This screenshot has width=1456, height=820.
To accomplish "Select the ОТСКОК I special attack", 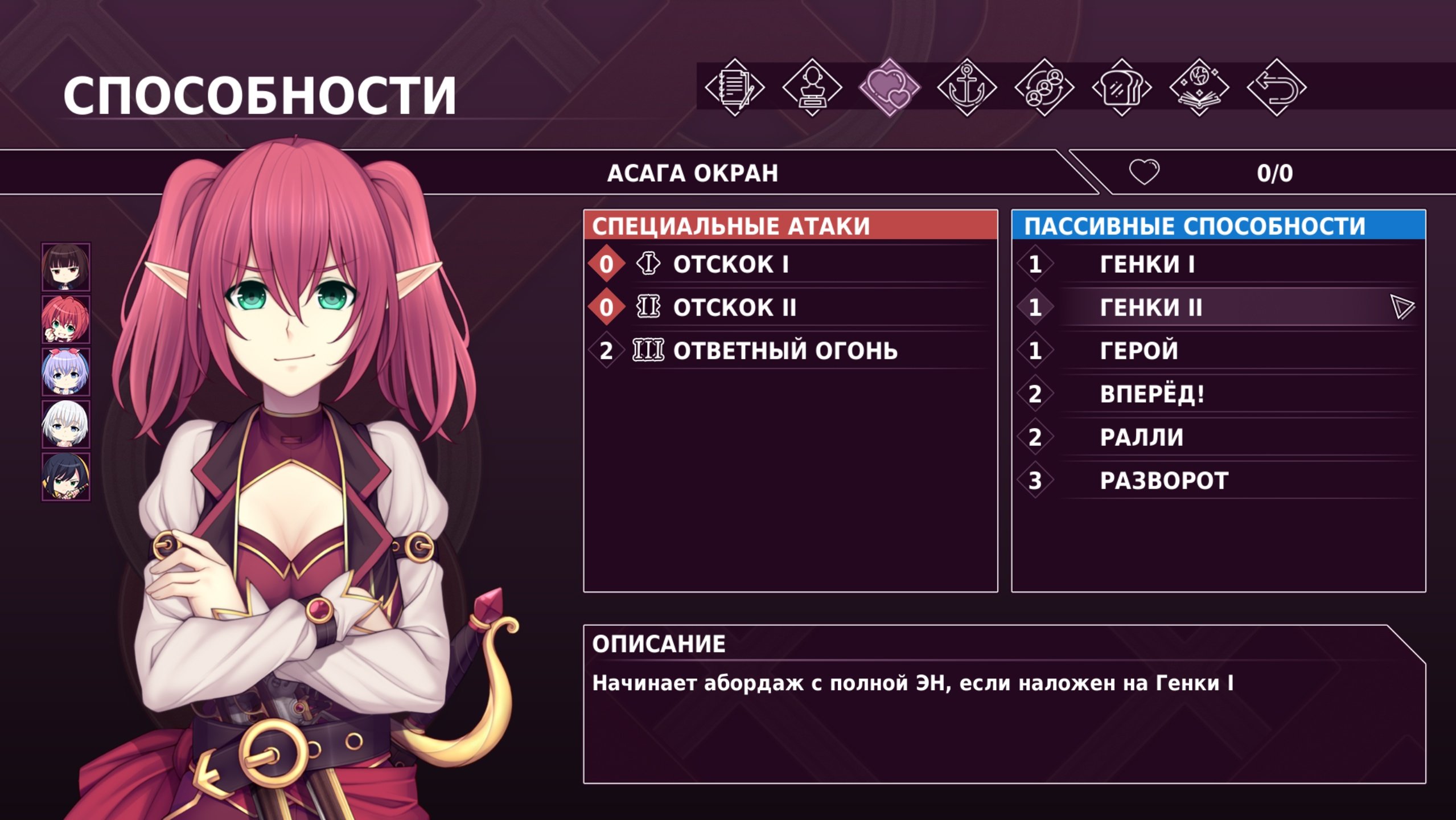I will tap(731, 264).
